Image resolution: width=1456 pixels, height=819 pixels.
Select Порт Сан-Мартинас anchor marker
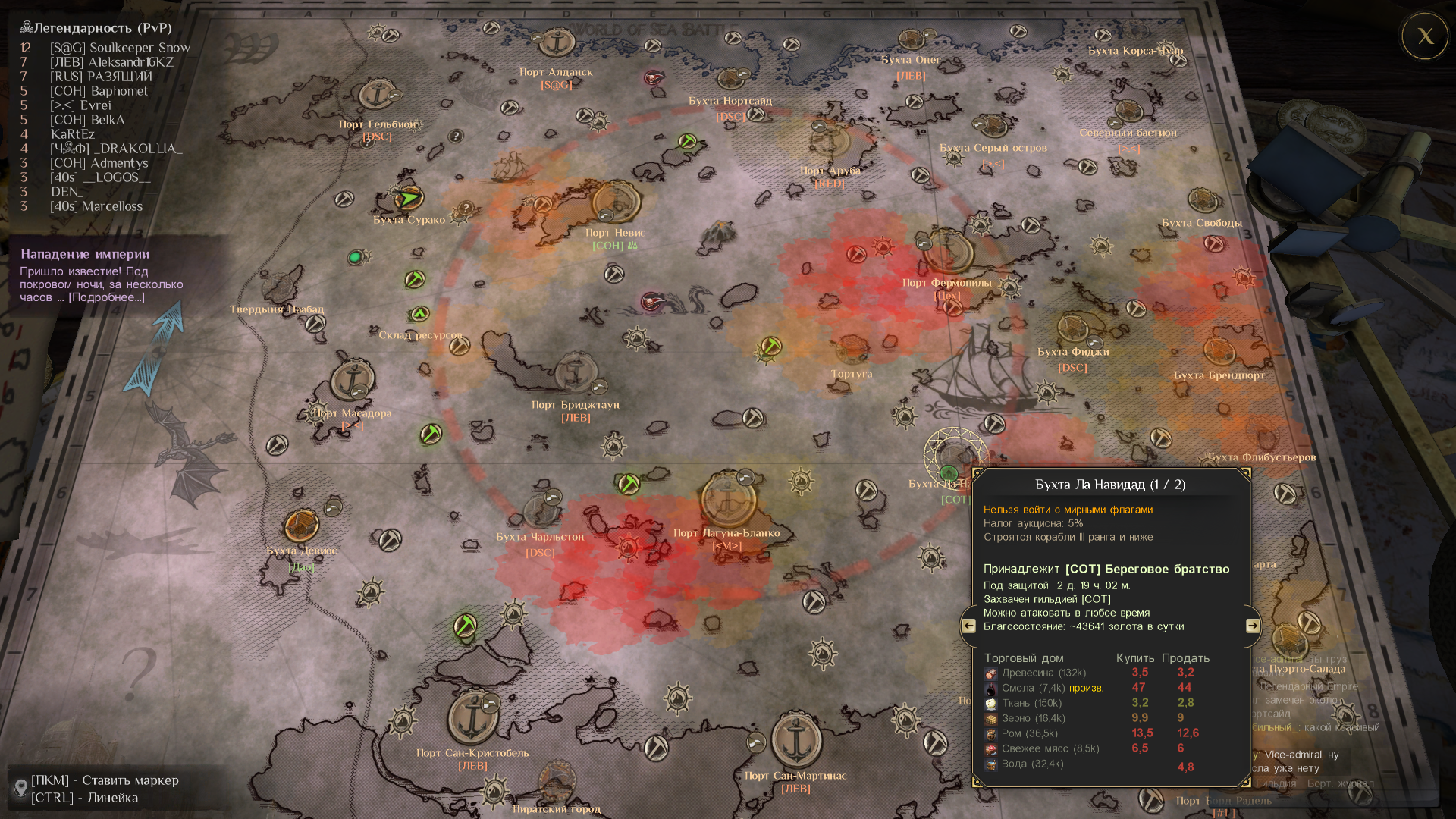pos(796,739)
